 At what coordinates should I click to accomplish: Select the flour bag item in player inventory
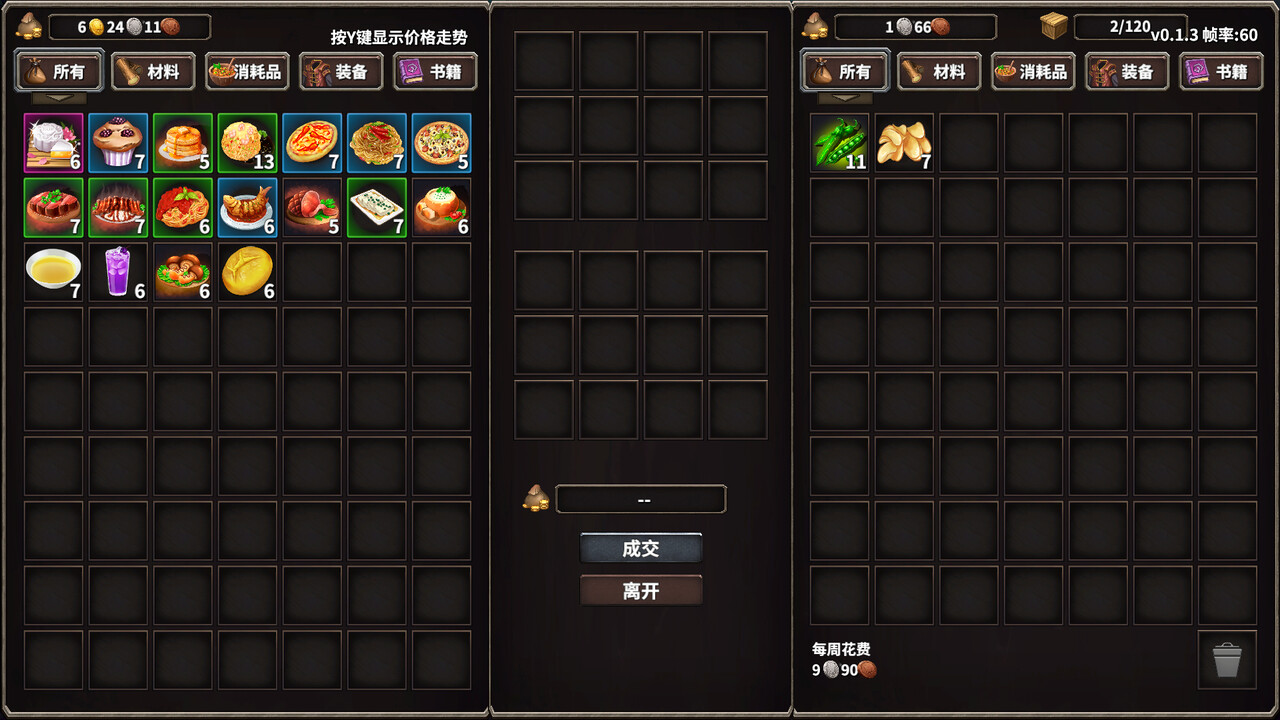[53, 143]
